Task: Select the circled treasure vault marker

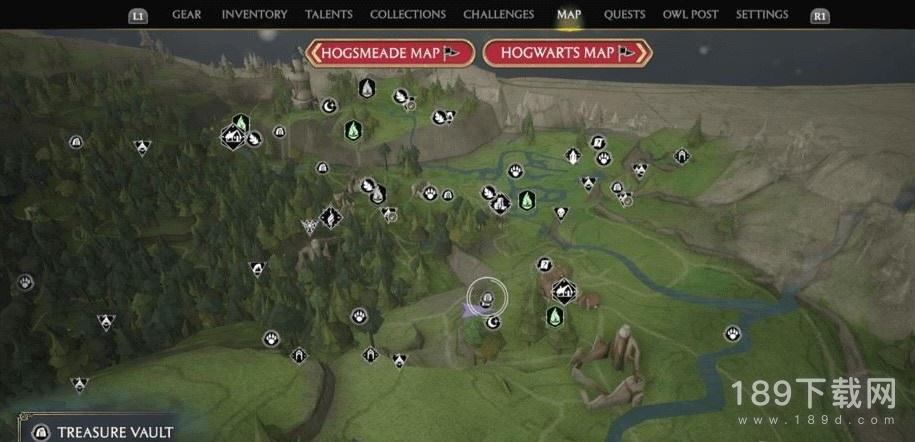Action: click(x=487, y=297)
